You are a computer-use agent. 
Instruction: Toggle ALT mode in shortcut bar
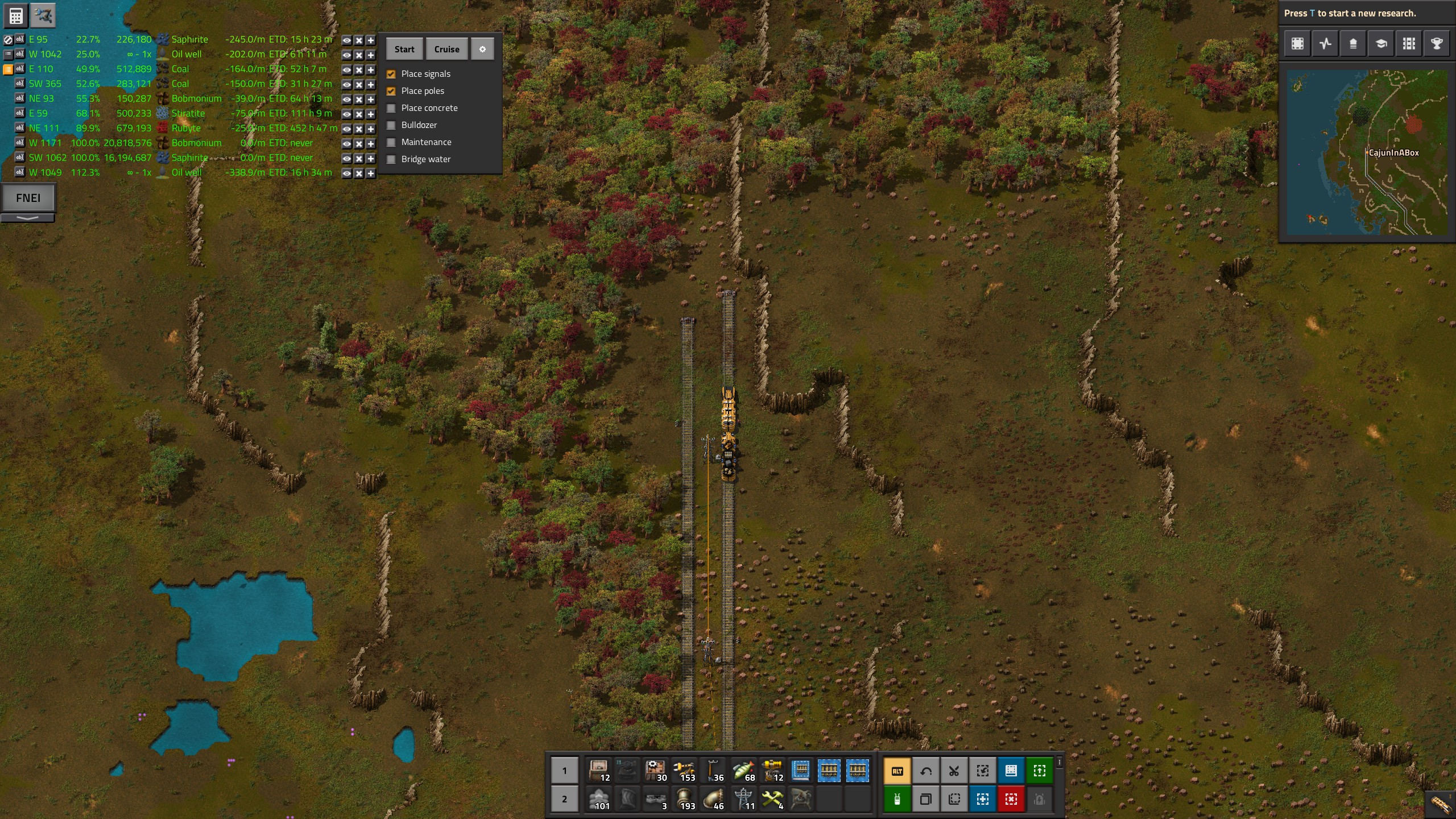pos(897,771)
